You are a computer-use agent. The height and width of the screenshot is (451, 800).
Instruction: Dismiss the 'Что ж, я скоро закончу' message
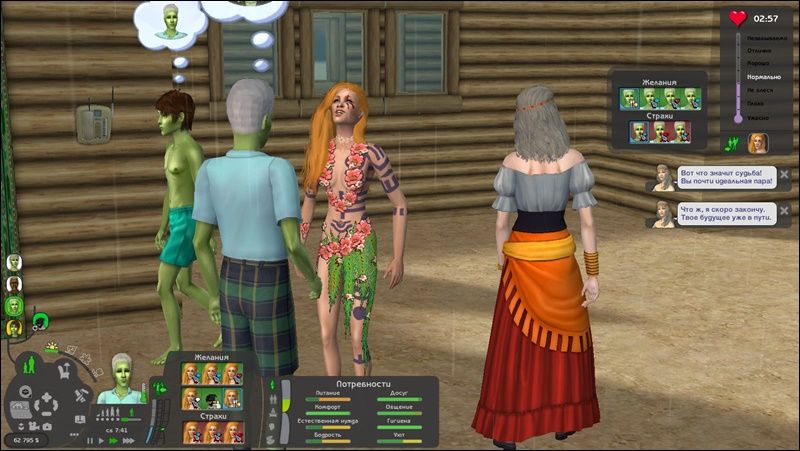coord(784,211)
